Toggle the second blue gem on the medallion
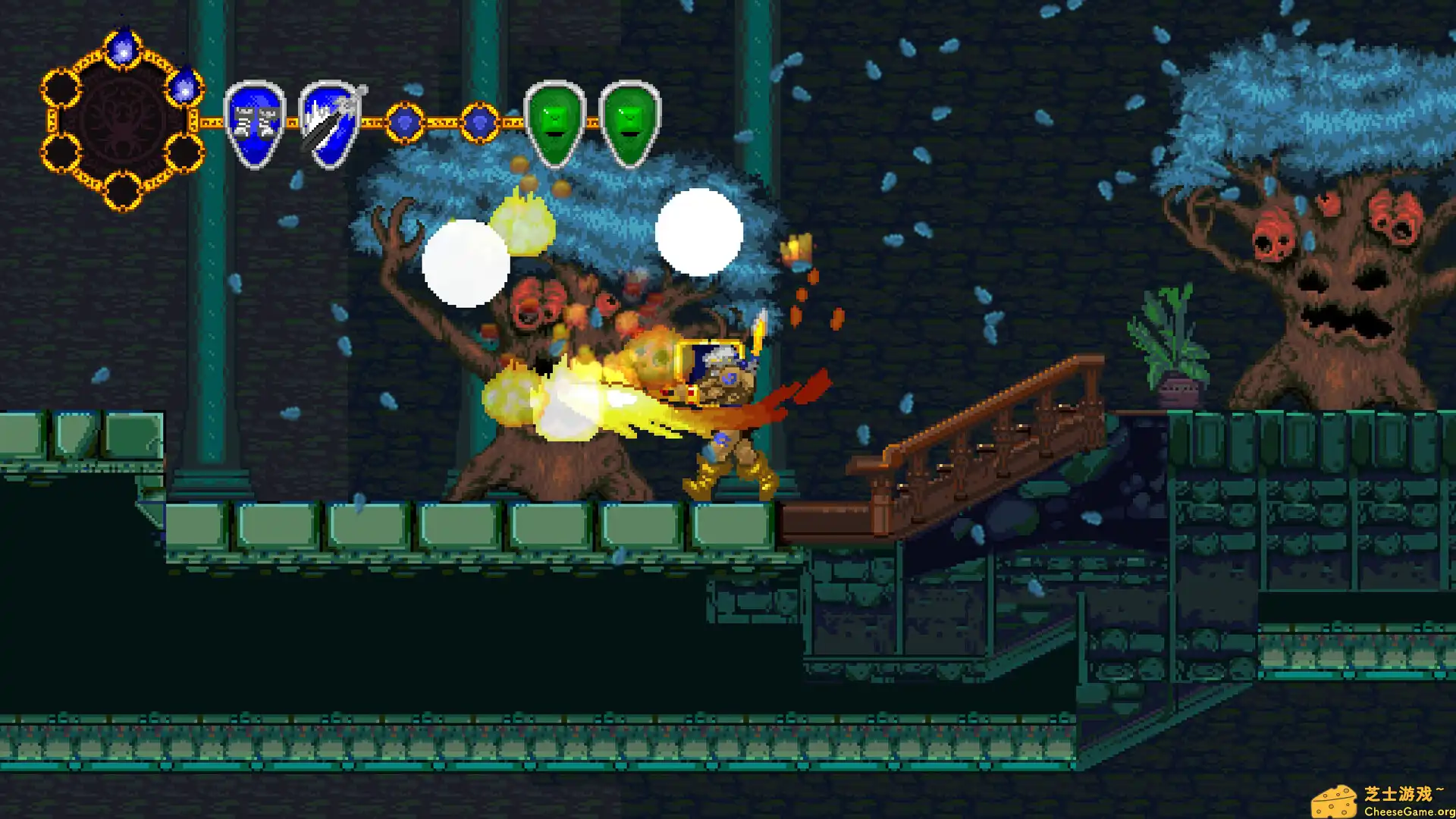The height and width of the screenshot is (819, 1456). [186, 89]
